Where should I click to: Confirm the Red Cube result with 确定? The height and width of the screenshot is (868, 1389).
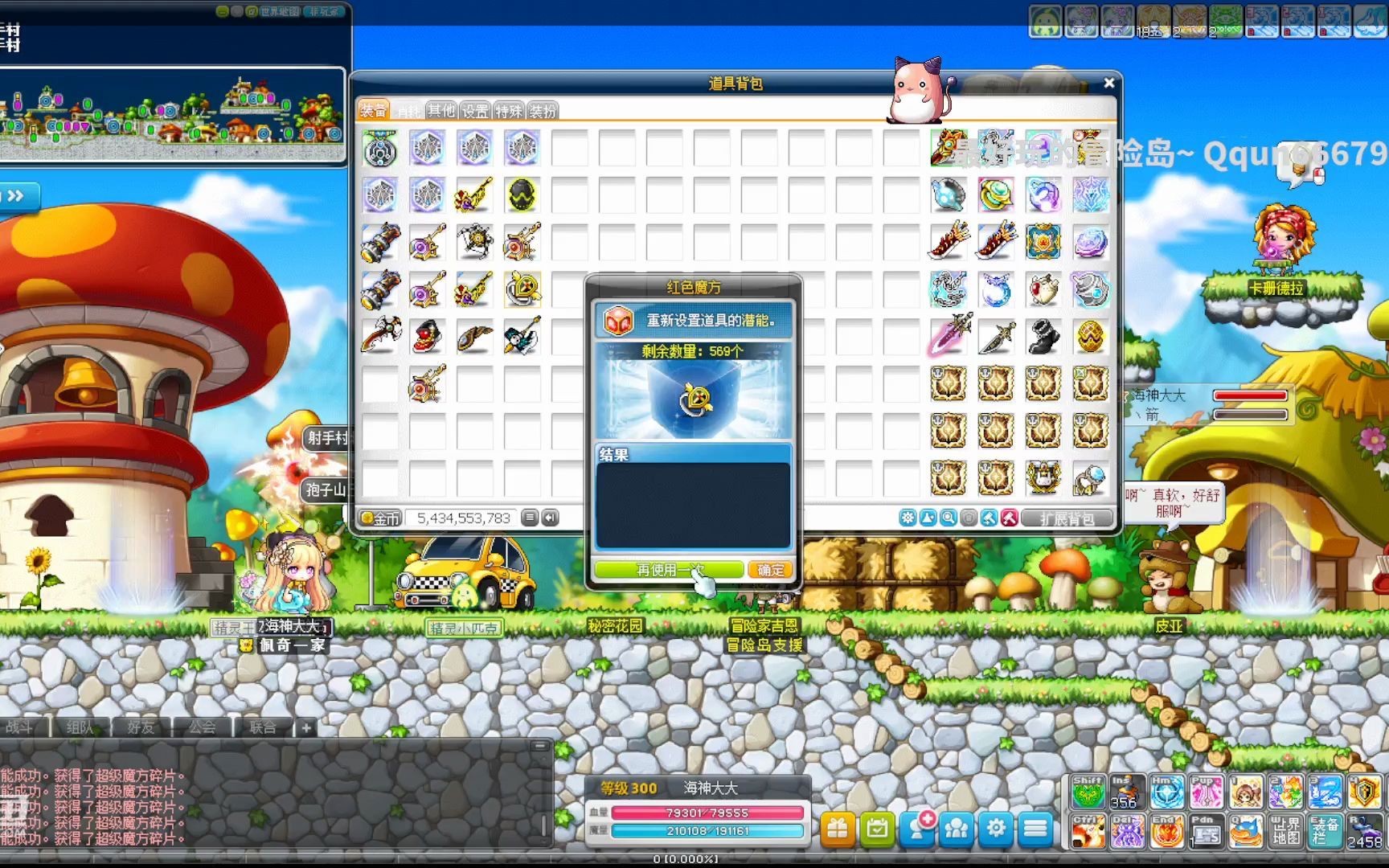(770, 570)
